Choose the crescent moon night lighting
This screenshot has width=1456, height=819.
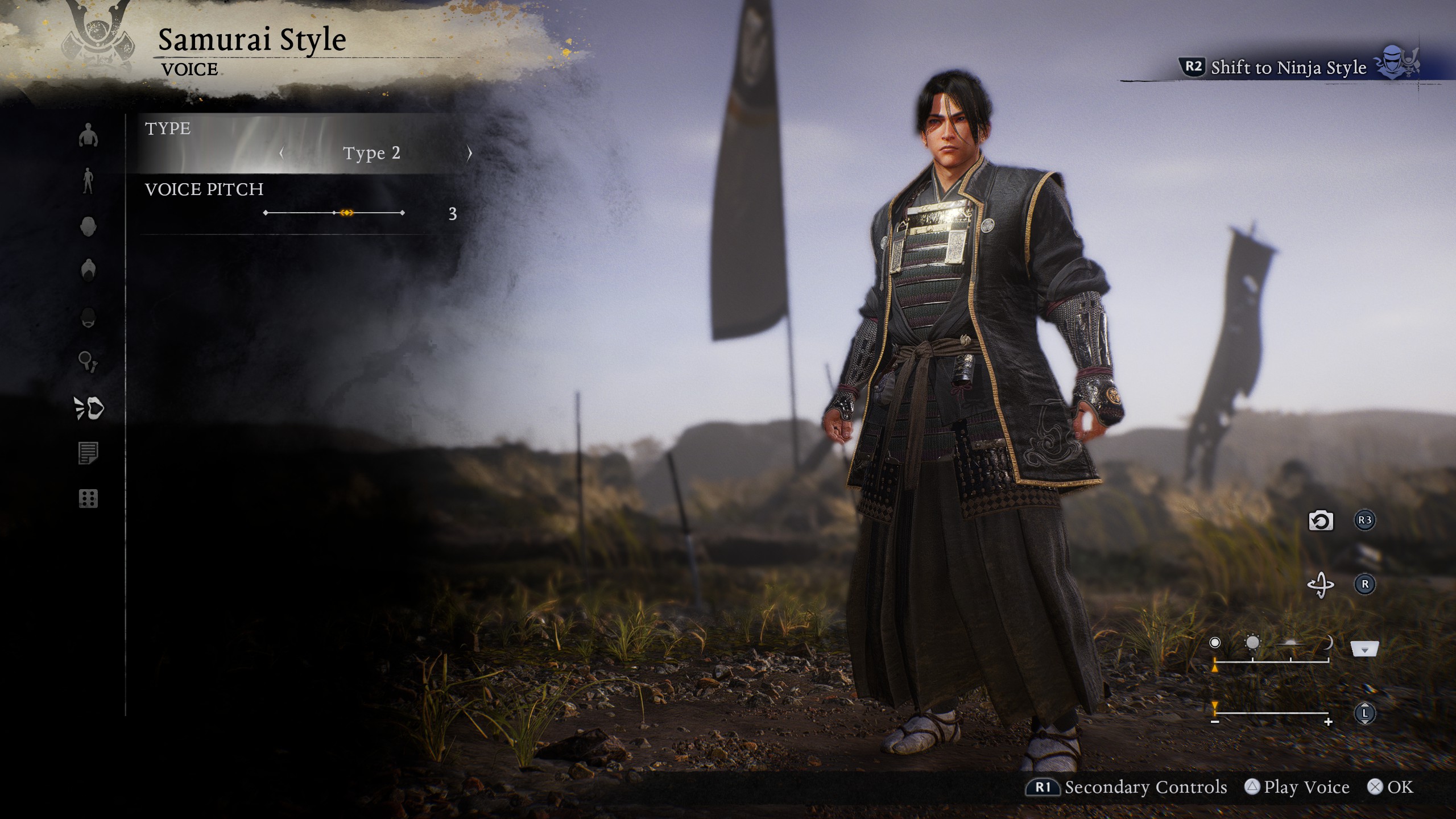[1328, 643]
